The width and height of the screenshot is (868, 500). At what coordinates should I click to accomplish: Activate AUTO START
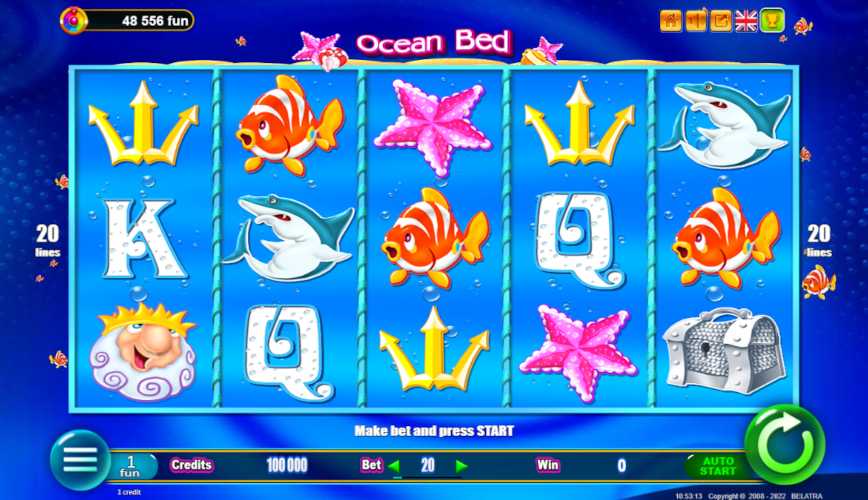(x=717, y=465)
